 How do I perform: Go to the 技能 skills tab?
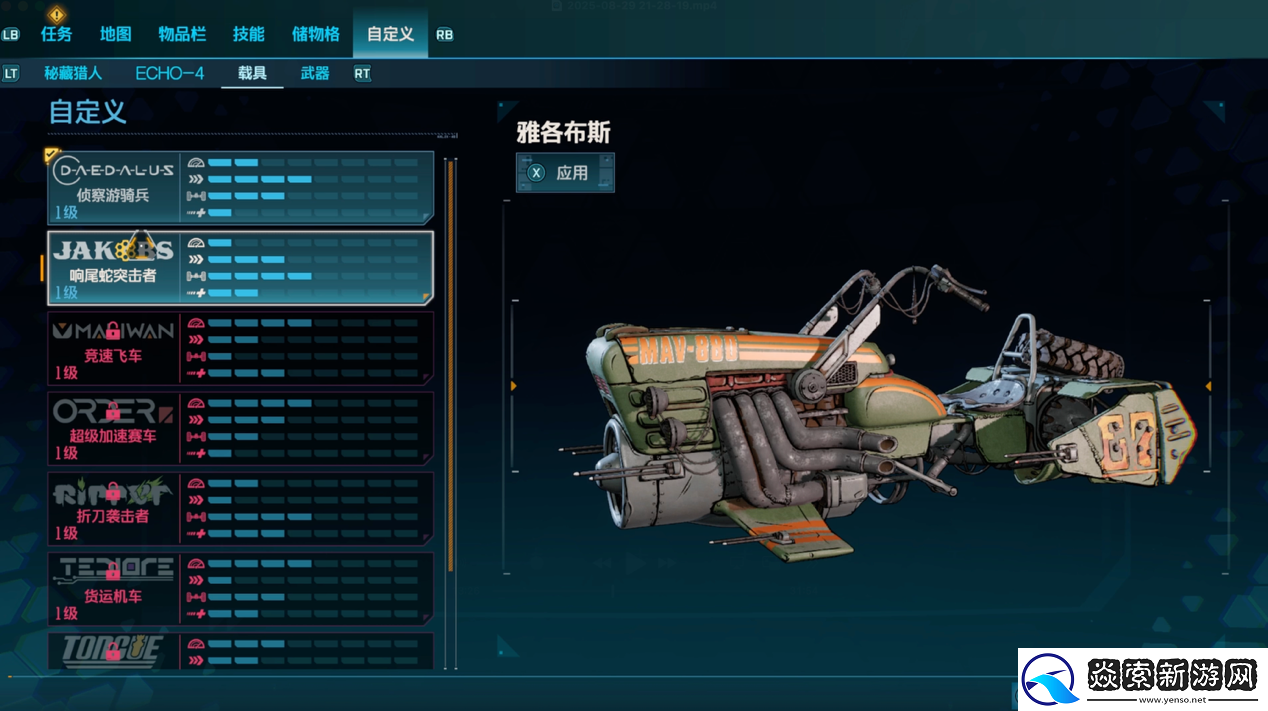click(x=248, y=34)
